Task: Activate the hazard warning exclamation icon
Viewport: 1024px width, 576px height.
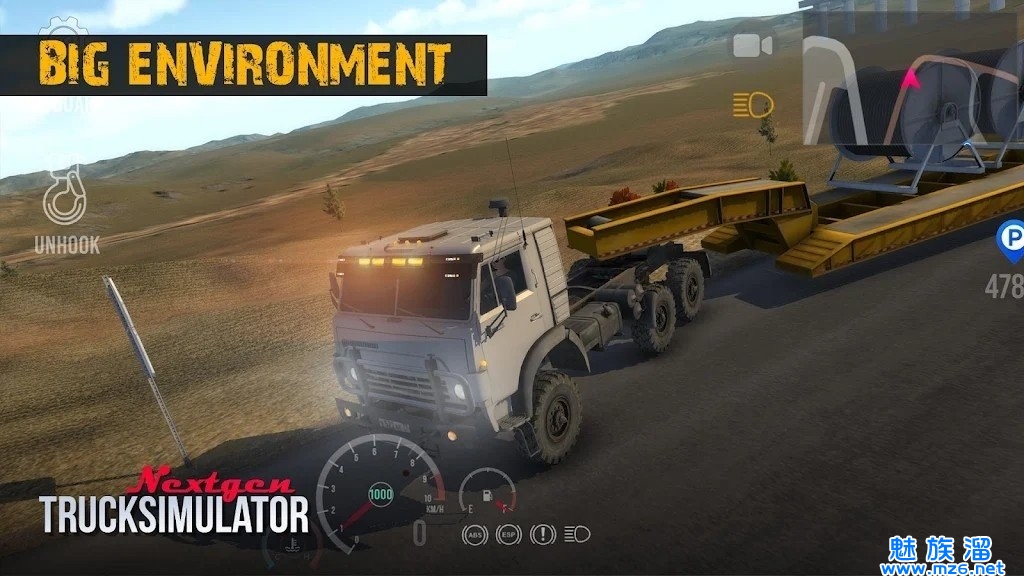Action: coord(543,535)
